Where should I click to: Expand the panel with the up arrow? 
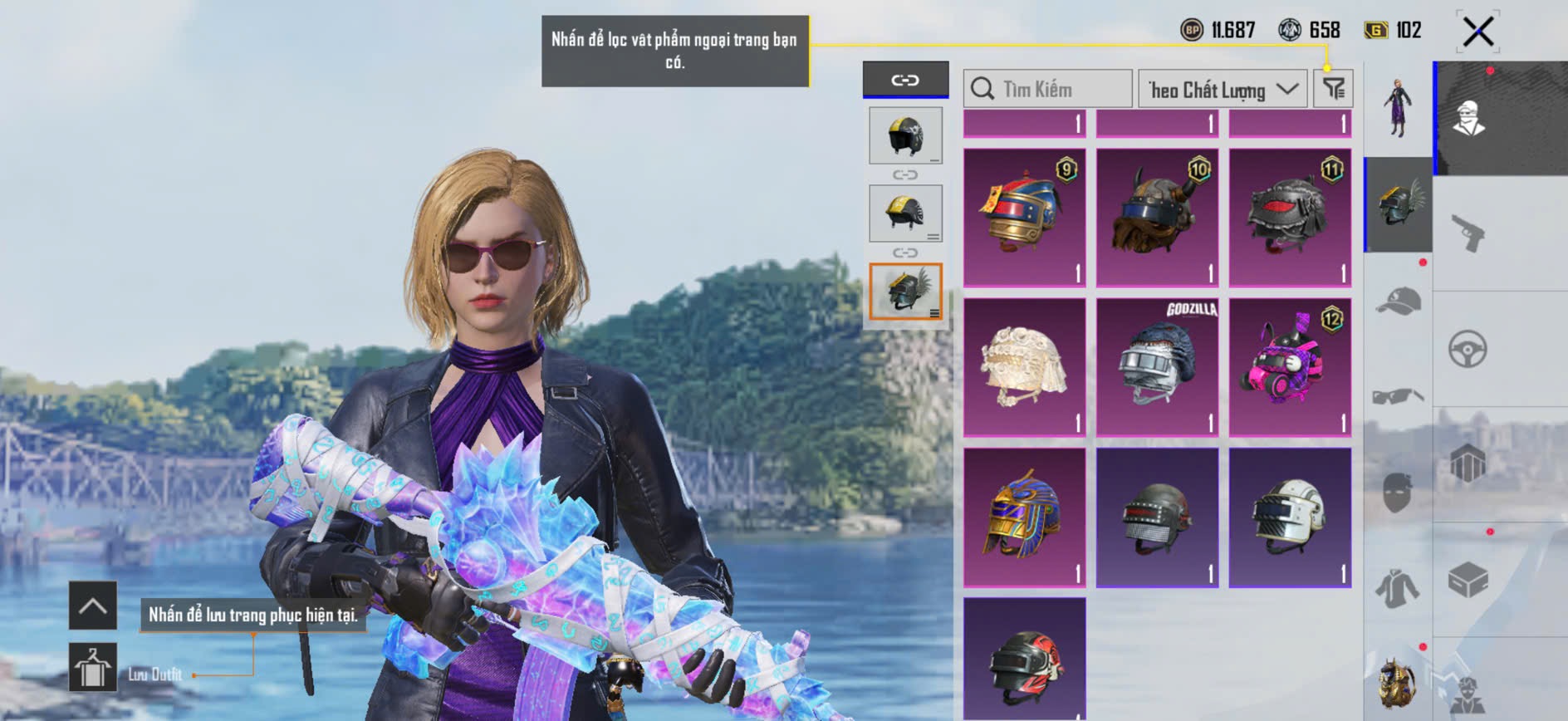(92, 606)
